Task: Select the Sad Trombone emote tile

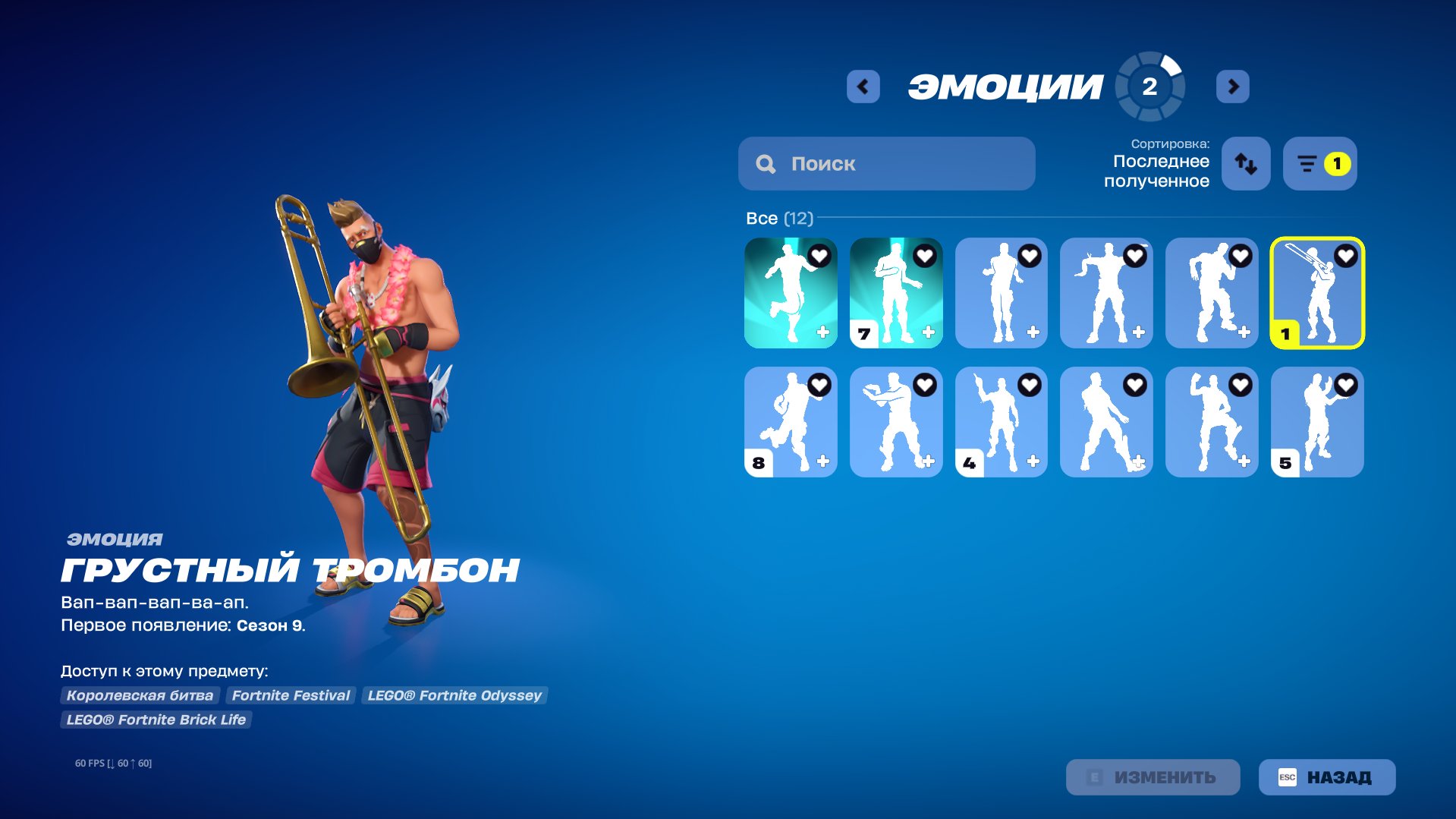Action: (1316, 292)
